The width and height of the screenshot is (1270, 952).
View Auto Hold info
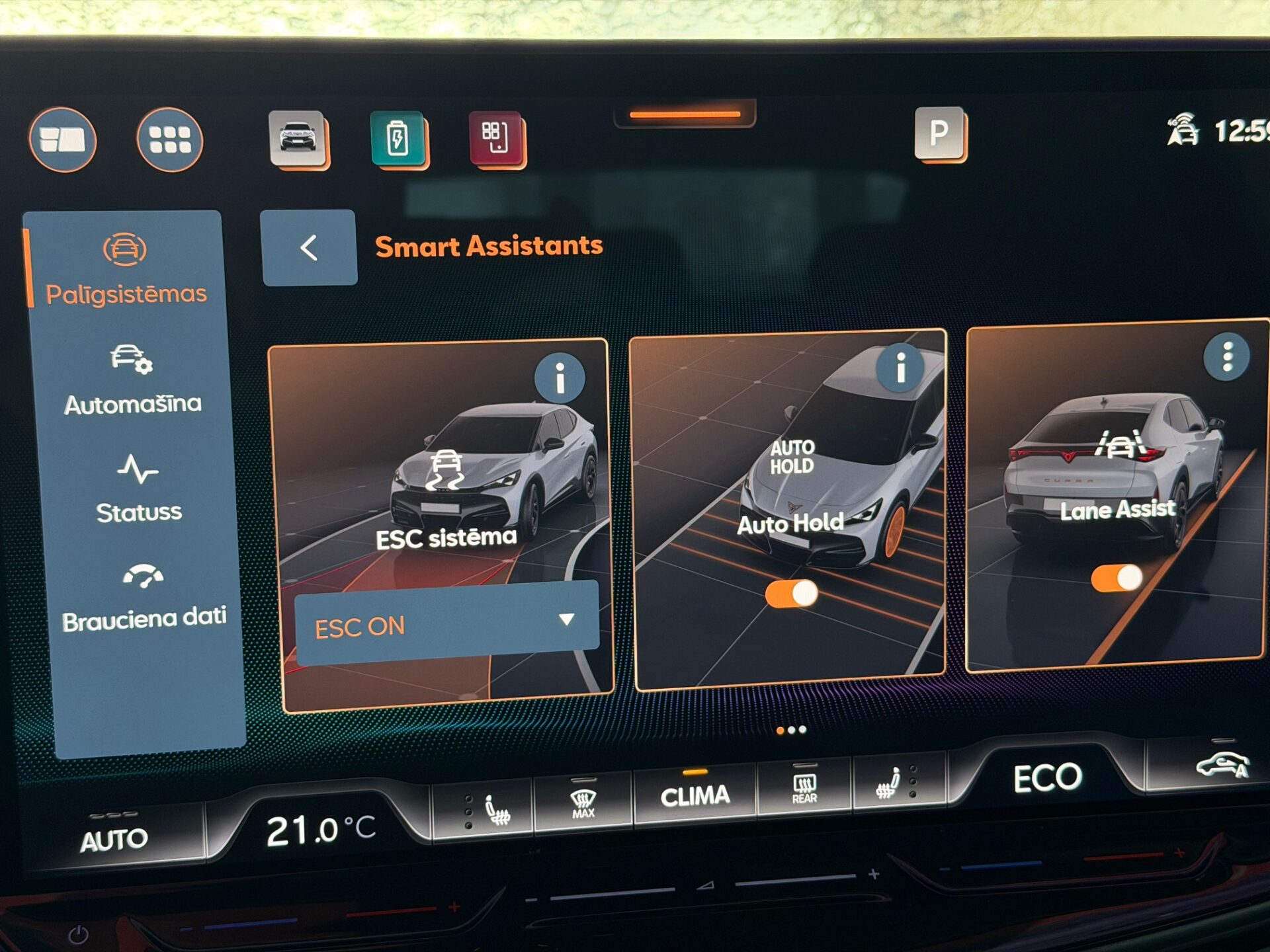900,368
